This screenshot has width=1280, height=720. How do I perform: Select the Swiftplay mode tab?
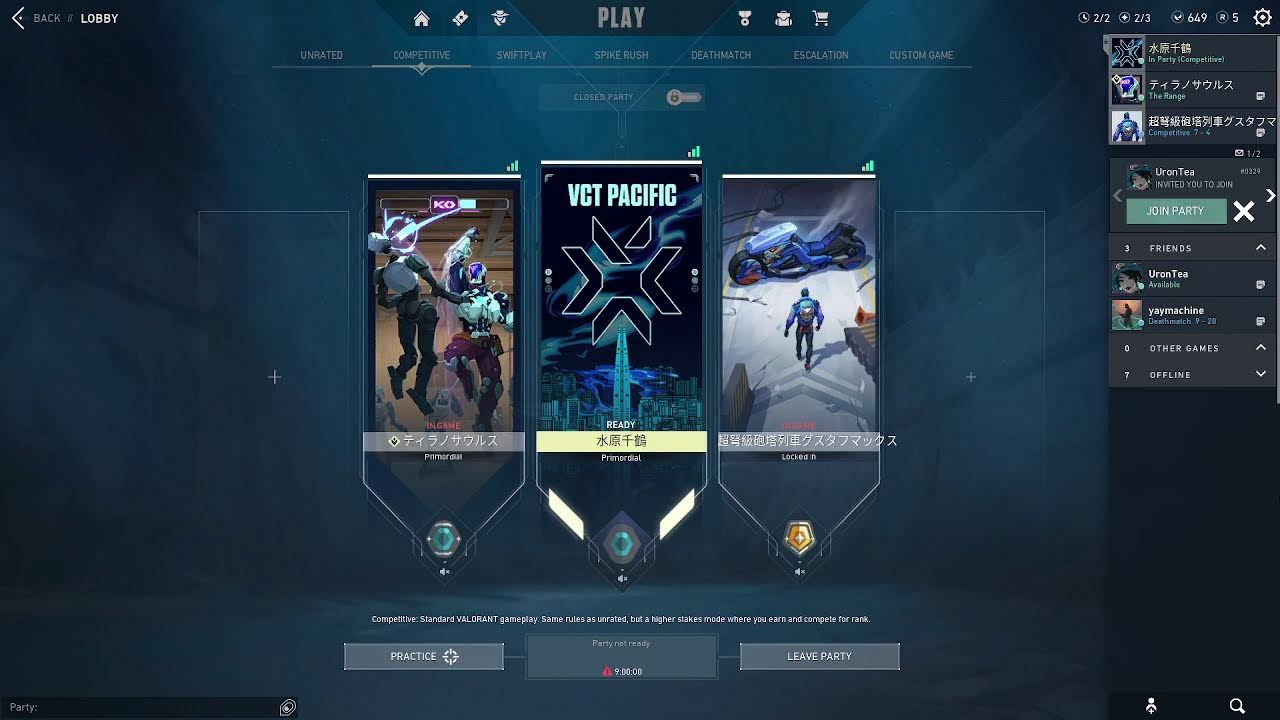point(521,55)
